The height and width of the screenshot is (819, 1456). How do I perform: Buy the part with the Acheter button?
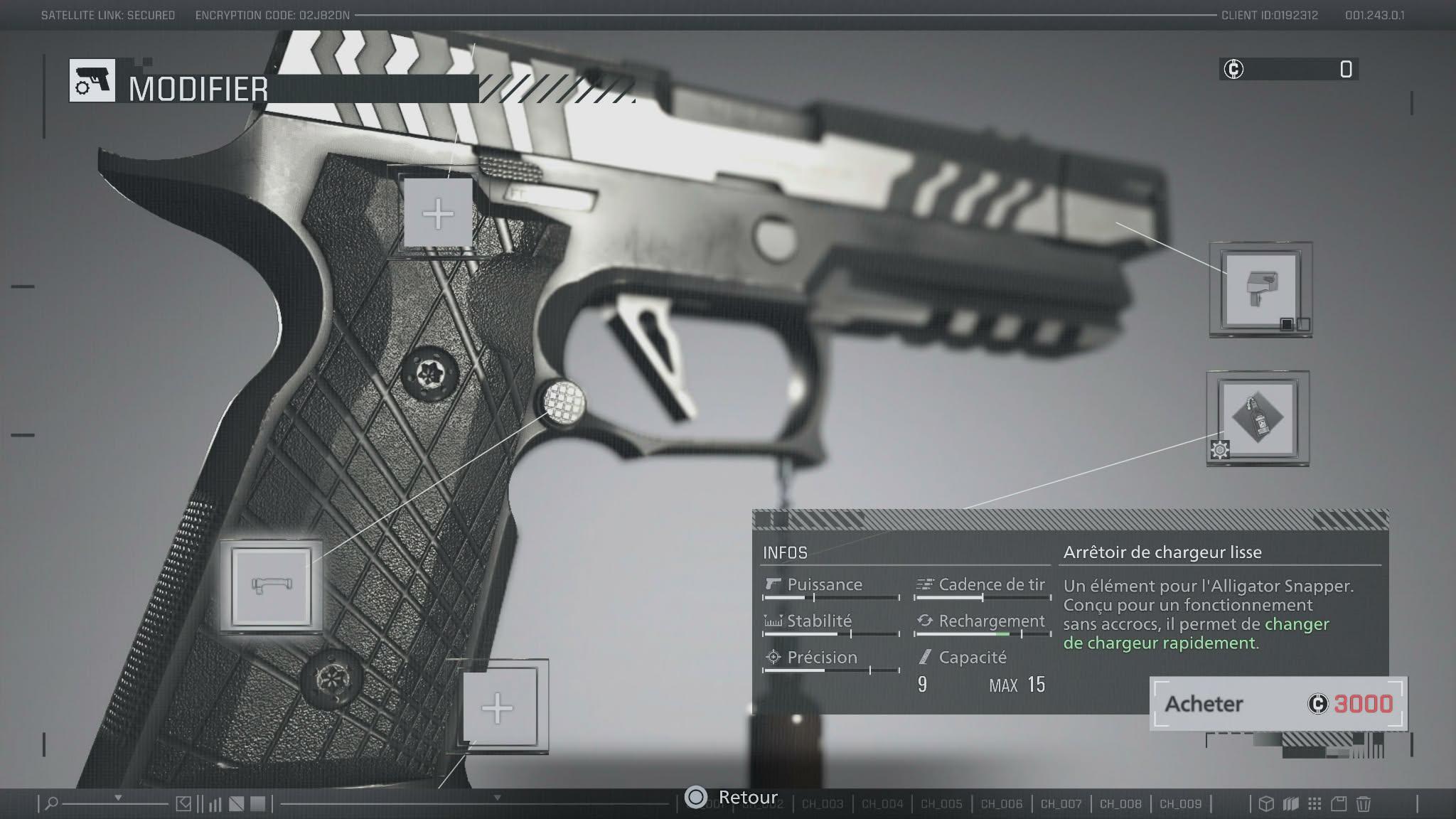point(1278,703)
